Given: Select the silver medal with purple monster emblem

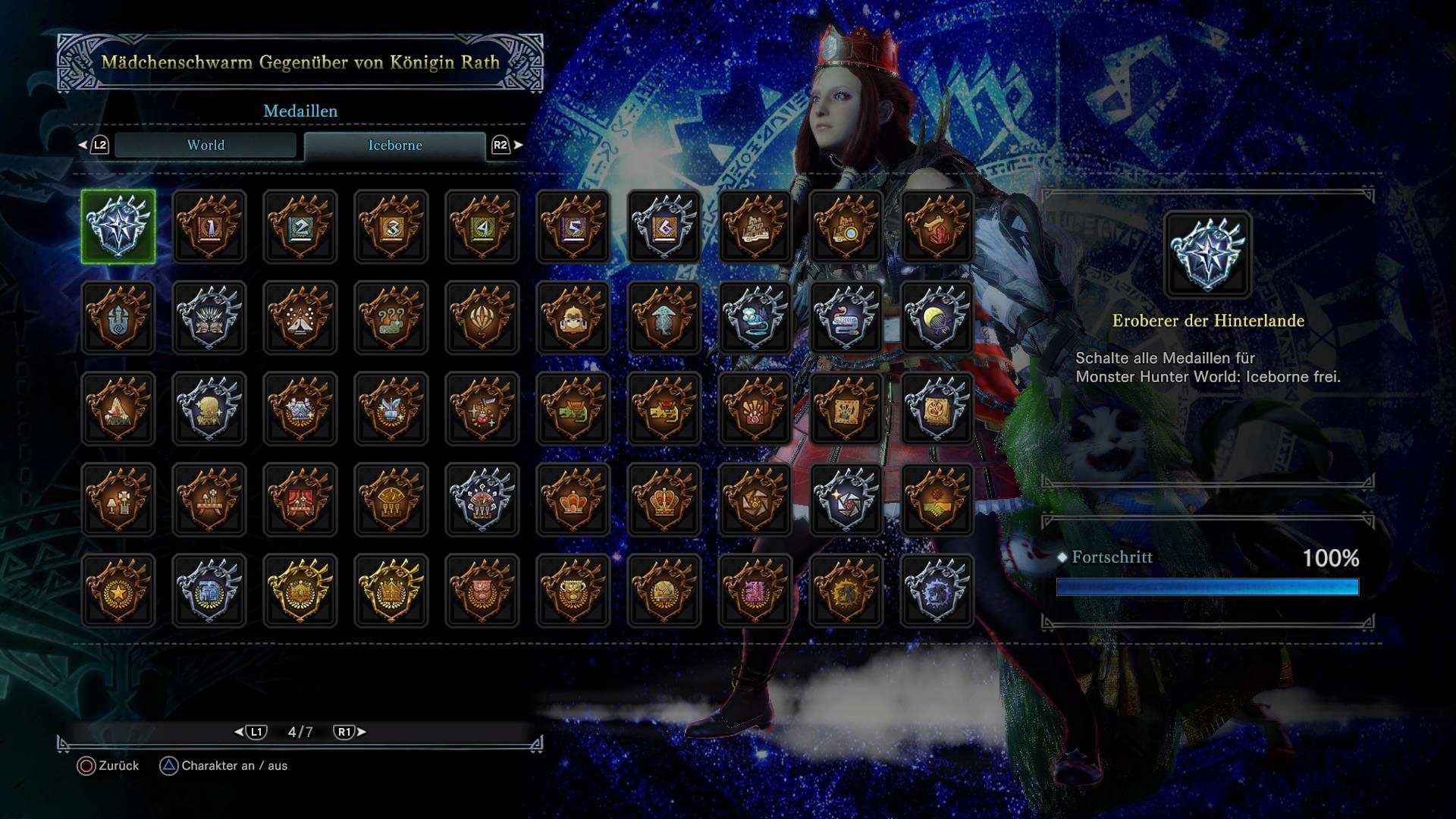Looking at the screenshot, I should [937, 591].
